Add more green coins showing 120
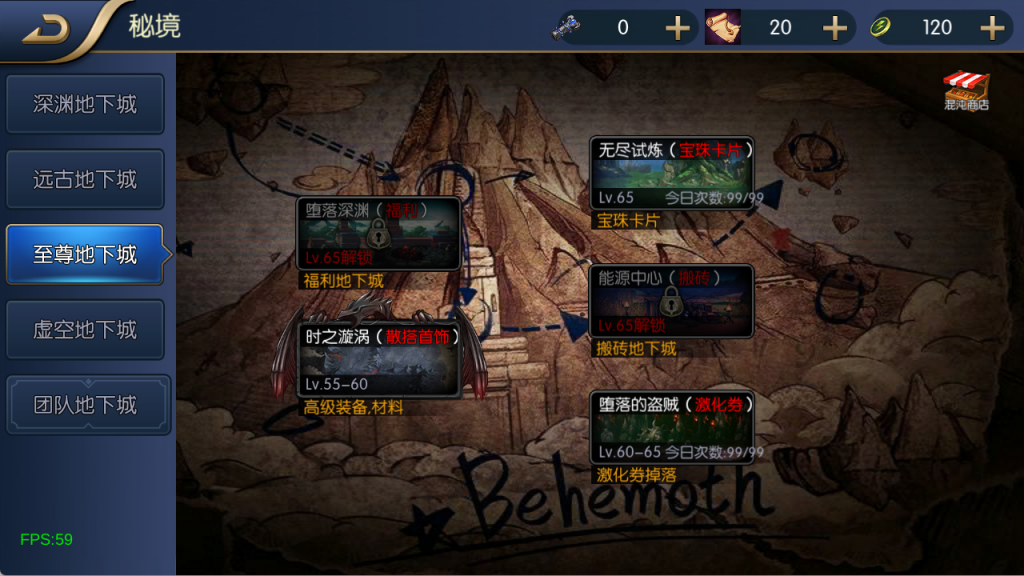The width and height of the screenshot is (1024, 576). [x=992, y=28]
